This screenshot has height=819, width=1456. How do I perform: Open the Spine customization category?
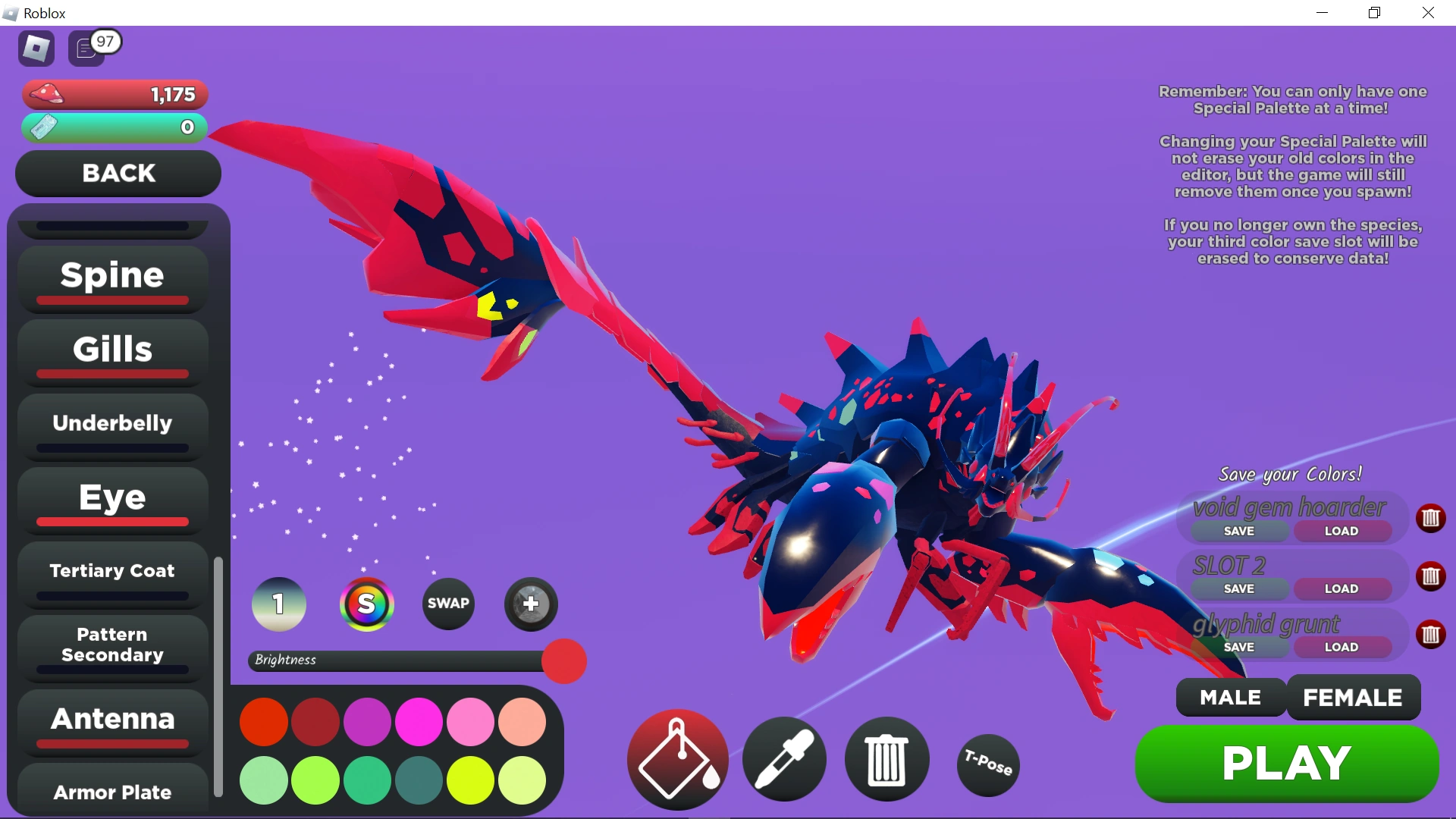(111, 276)
